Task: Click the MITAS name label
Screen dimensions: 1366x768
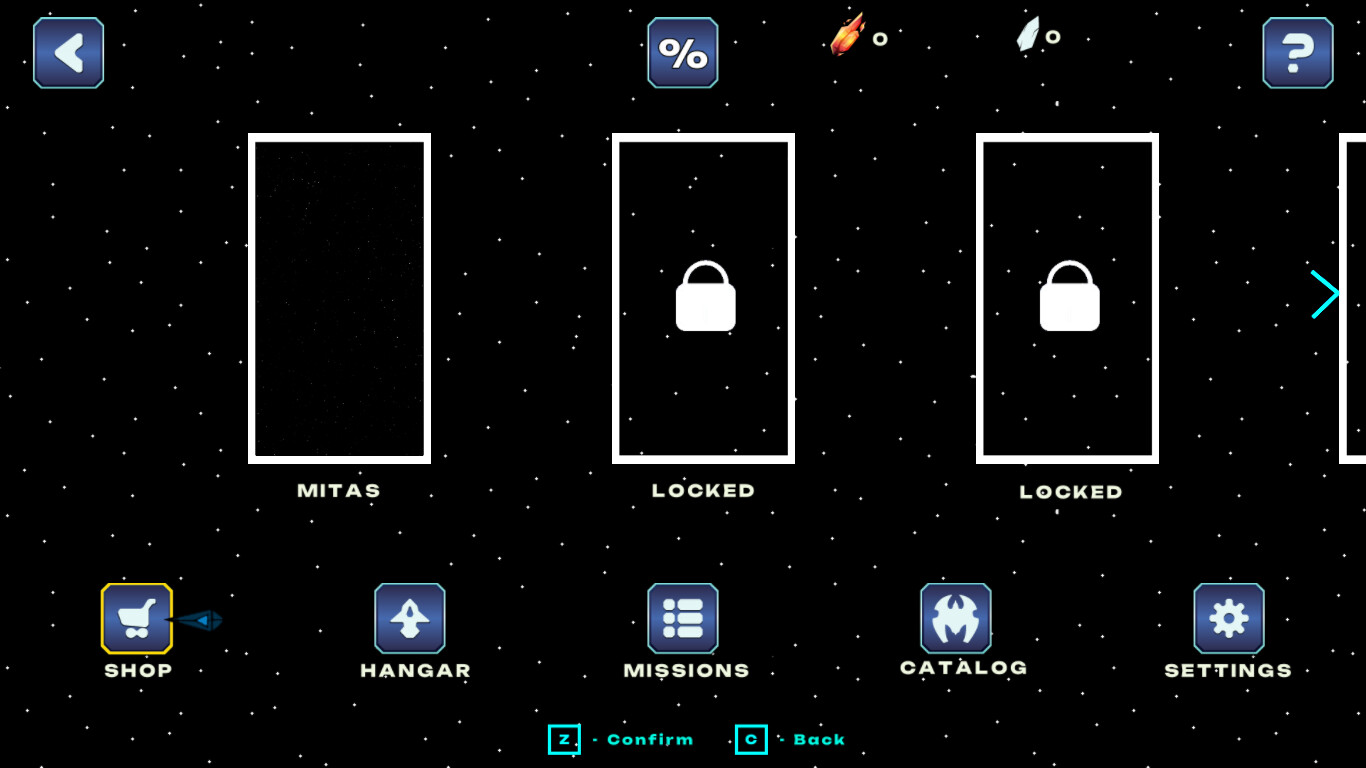Action: (338, 490)
